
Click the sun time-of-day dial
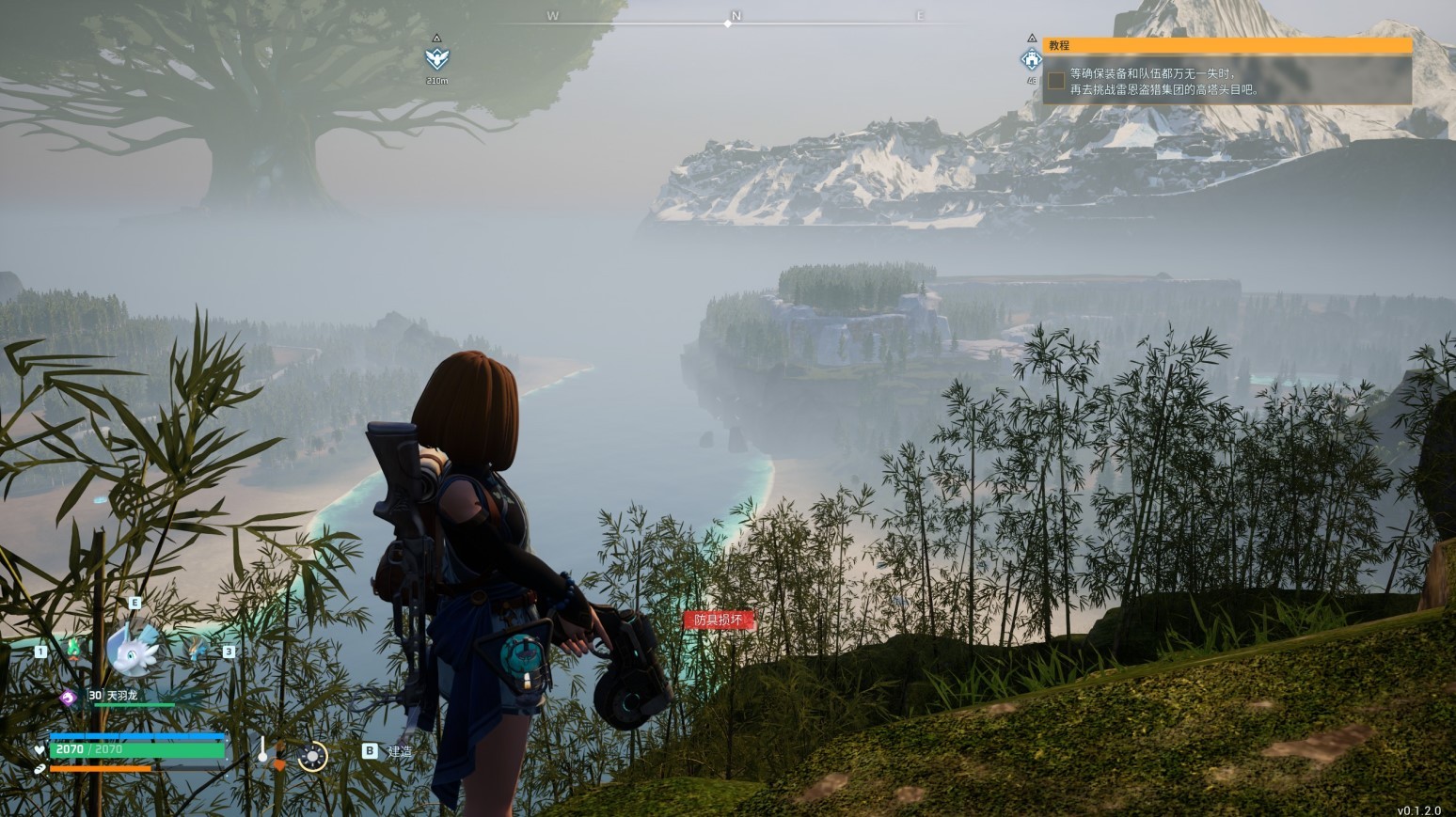tap(312, 756)
